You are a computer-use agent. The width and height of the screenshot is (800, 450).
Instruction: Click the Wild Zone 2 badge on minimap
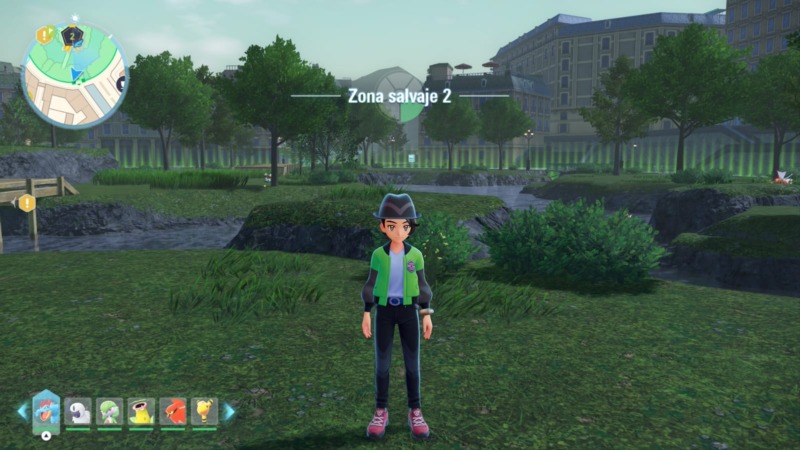[x=70, y=37]
